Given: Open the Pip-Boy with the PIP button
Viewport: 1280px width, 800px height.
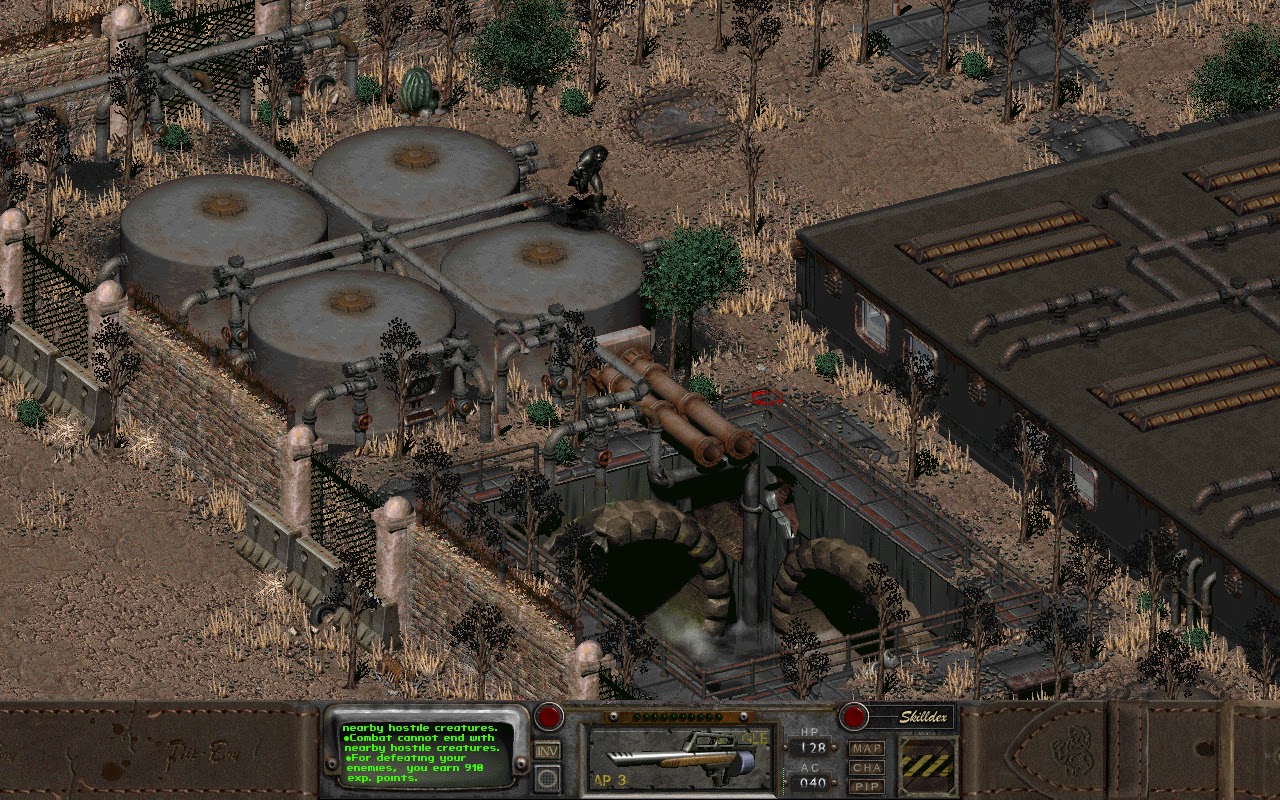Looking at the screenshot, I should click(x=869, y=785).
